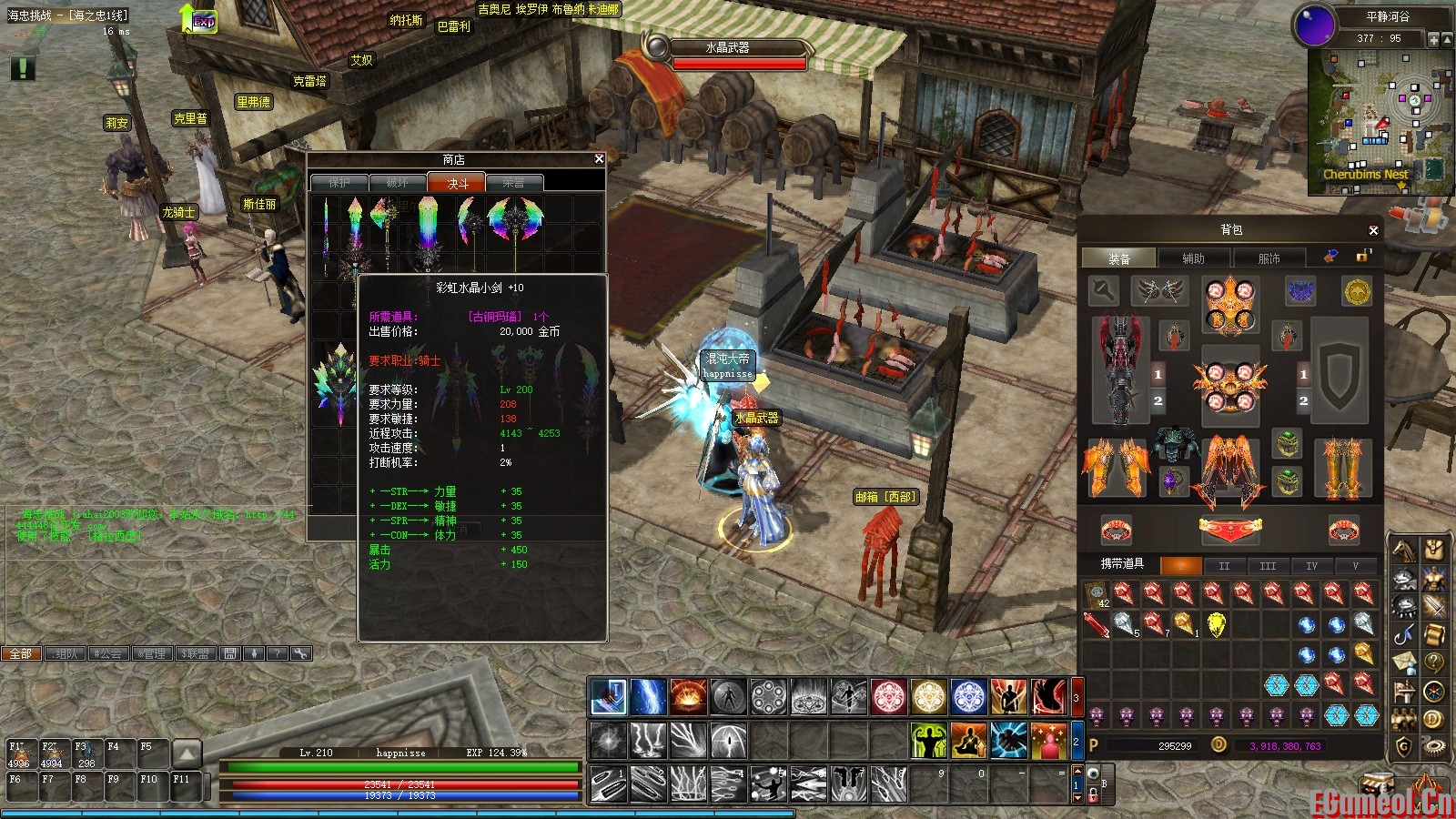Click the equipped red belt slot
This screenshot has width=1456, height=819.
(1229, 530)
